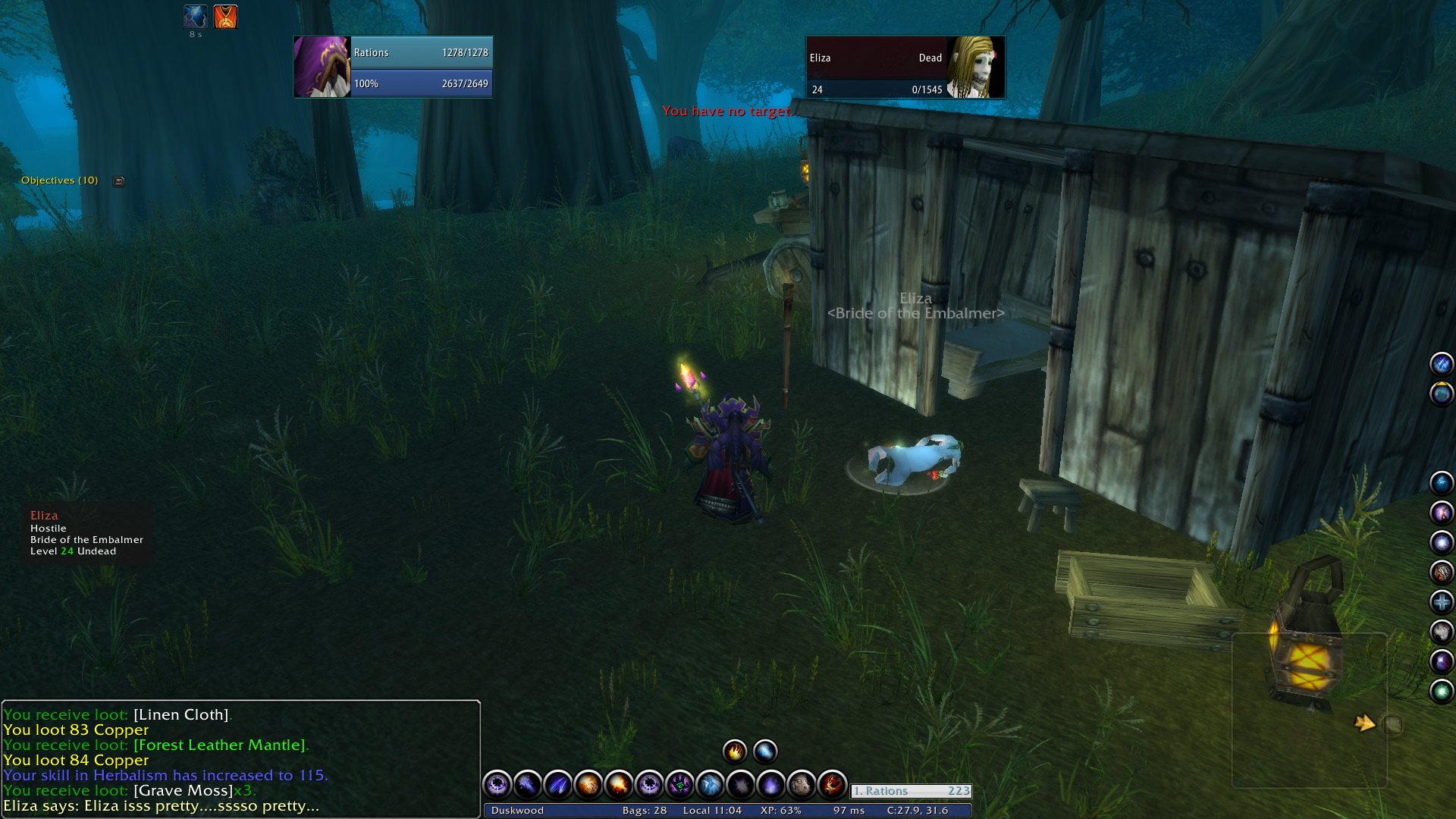Click the blue buff icon with 8s timer
Viewport: 1456px width, 819px height.
[195, 17]
